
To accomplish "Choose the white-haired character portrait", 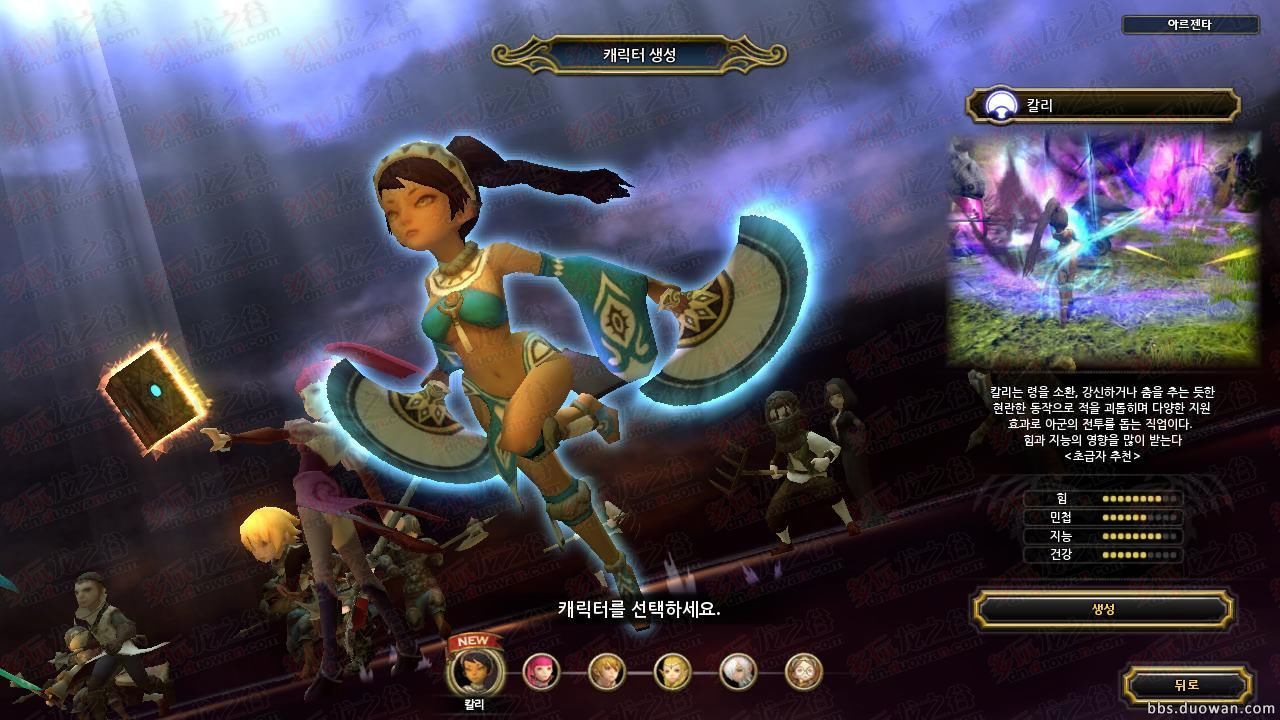I will (x=738, y=671).
